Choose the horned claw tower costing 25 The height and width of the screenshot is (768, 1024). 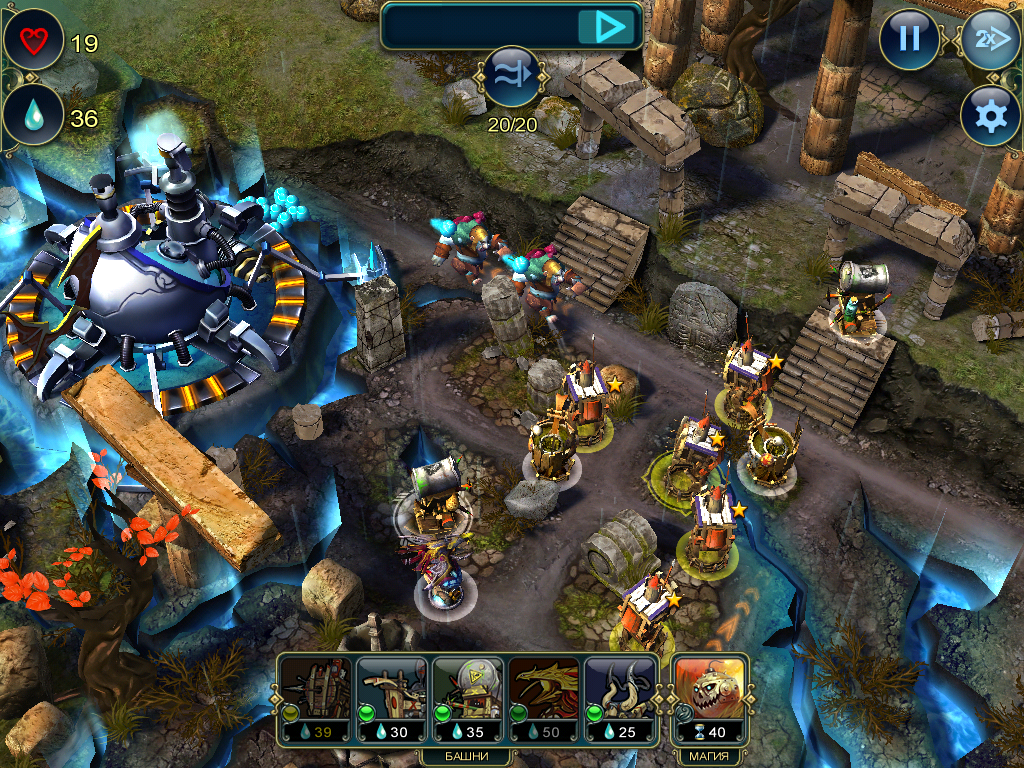pos(619,696)
